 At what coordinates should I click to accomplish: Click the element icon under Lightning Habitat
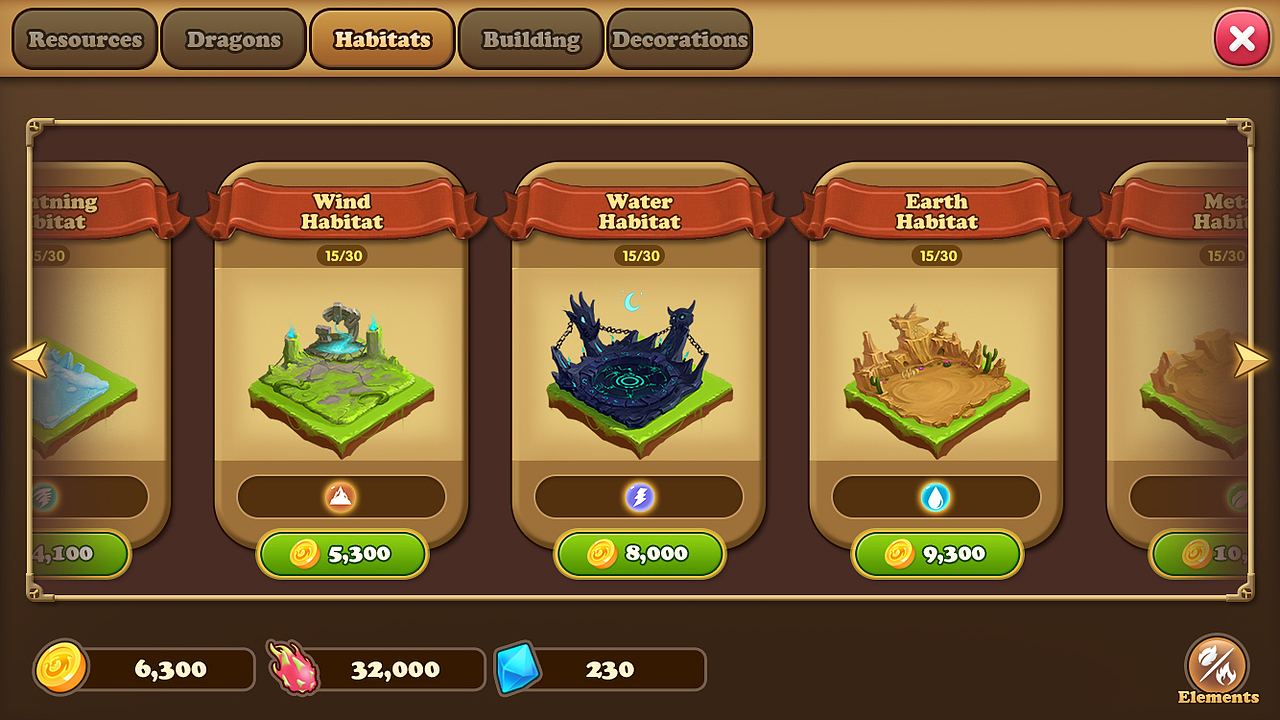click(45, 496)
